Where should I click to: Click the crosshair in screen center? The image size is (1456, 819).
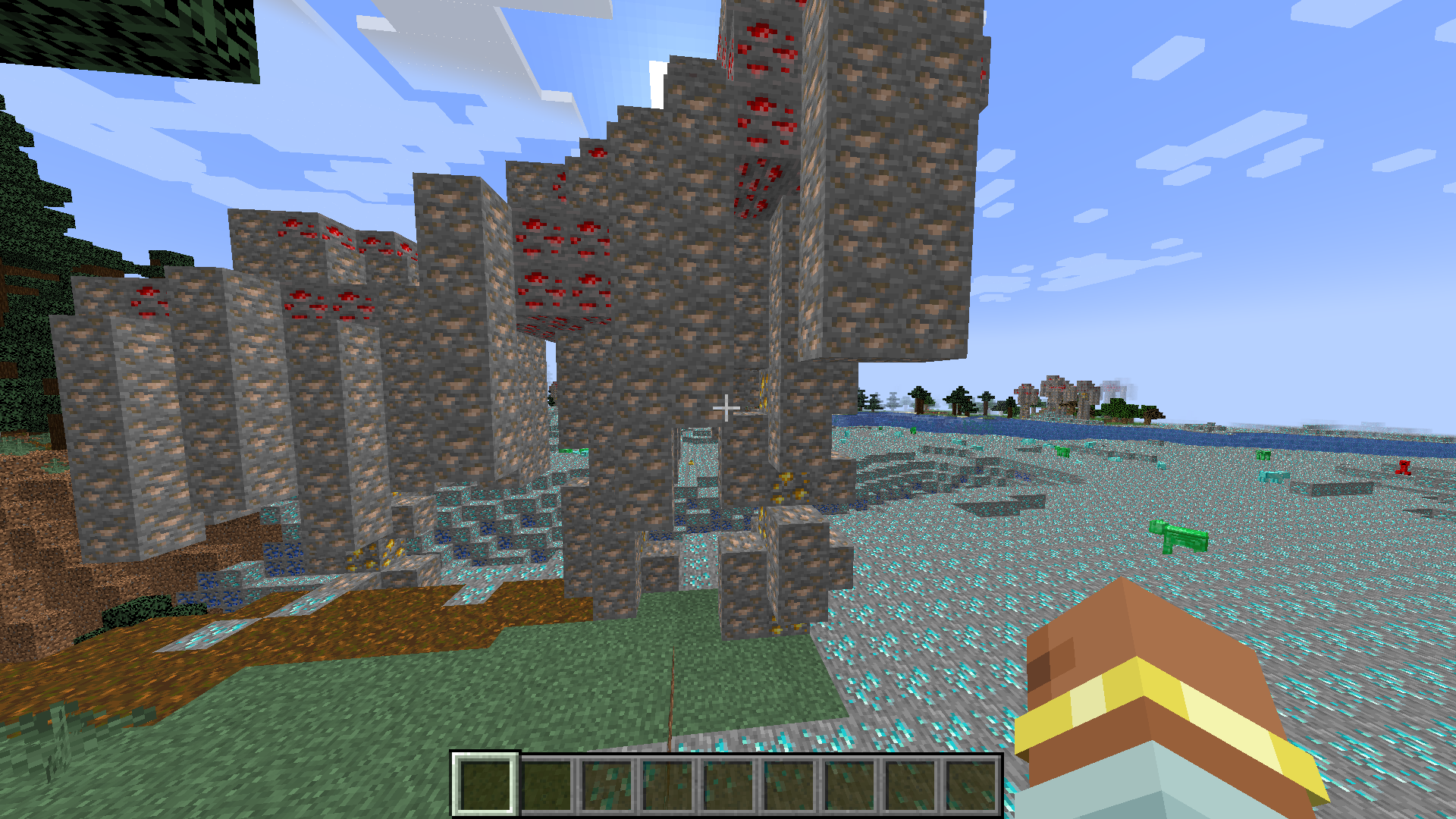pos(726,409)
